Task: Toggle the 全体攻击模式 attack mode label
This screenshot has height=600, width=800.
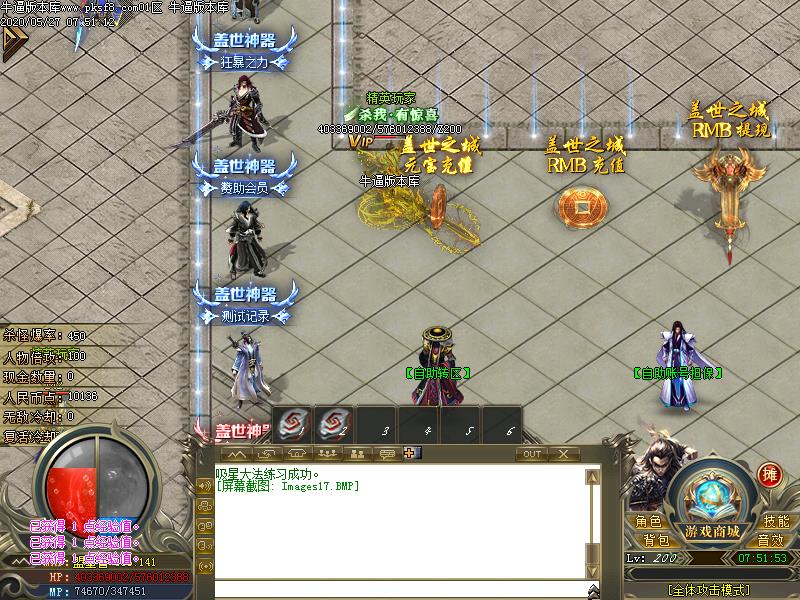Action: click(710, 589)
